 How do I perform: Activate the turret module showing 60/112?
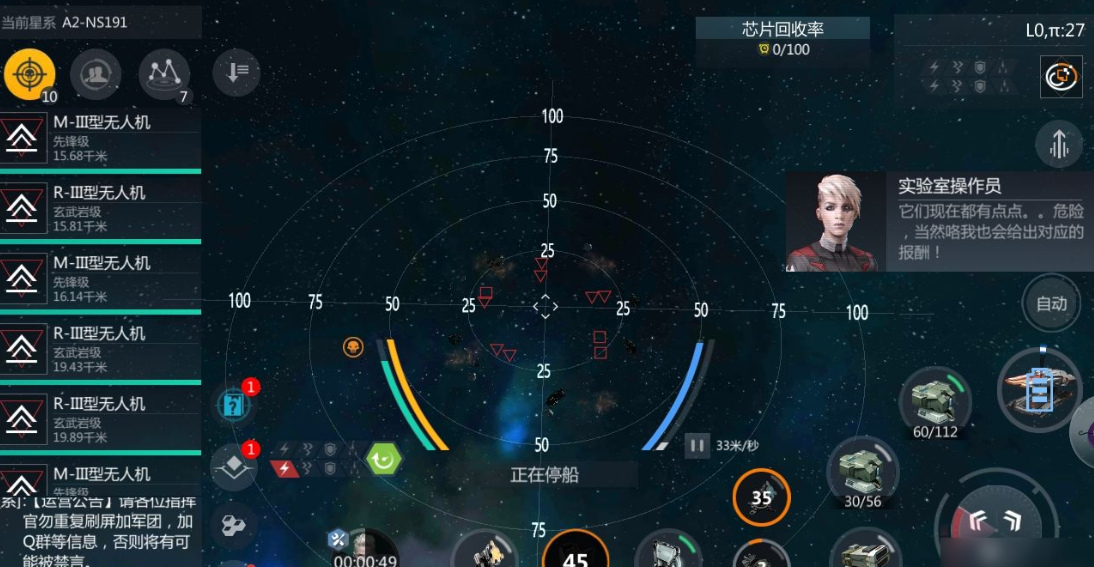[935, 399]
